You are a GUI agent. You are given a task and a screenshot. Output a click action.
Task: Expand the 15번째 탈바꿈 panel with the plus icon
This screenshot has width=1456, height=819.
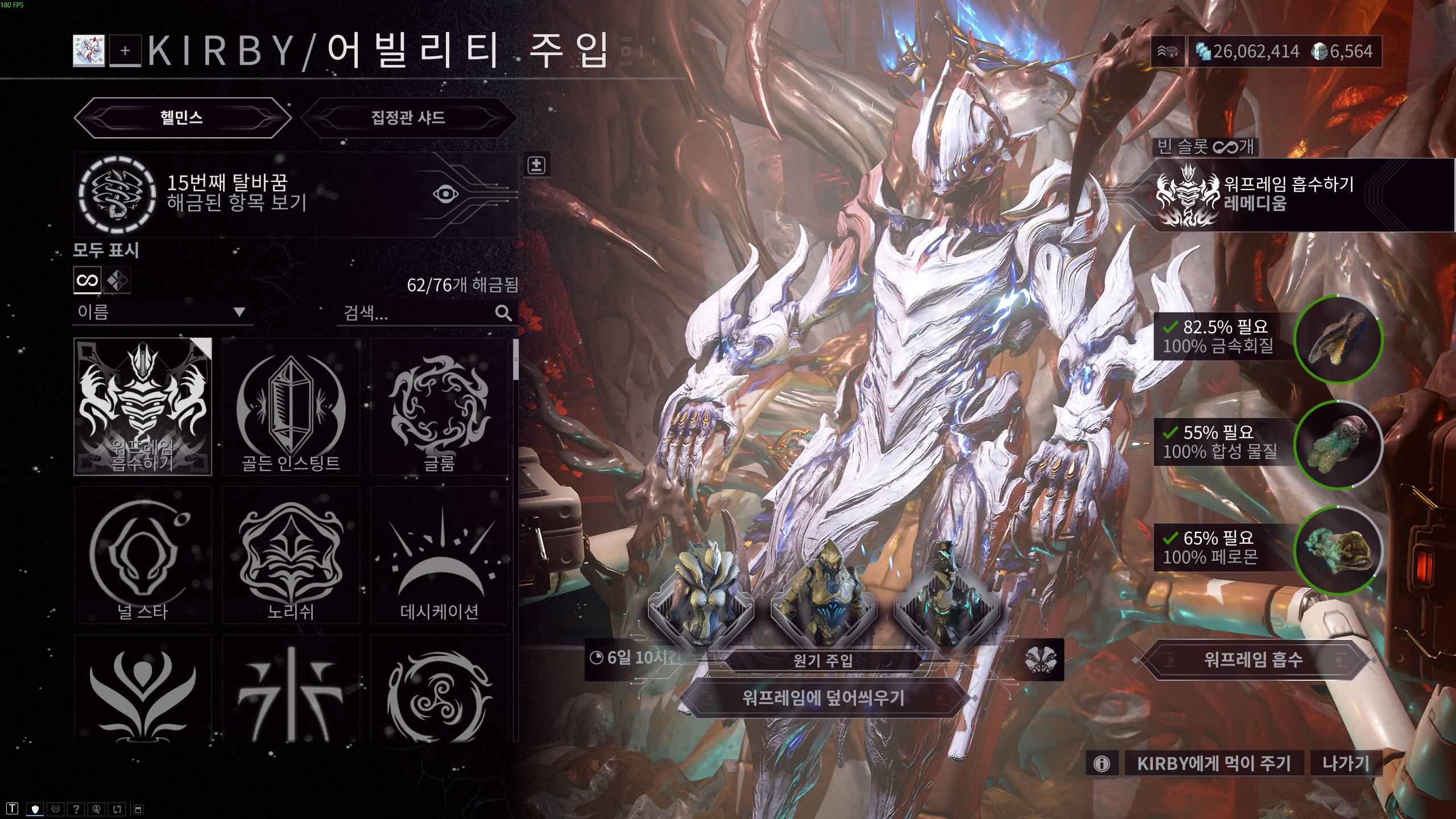point(537,166)
